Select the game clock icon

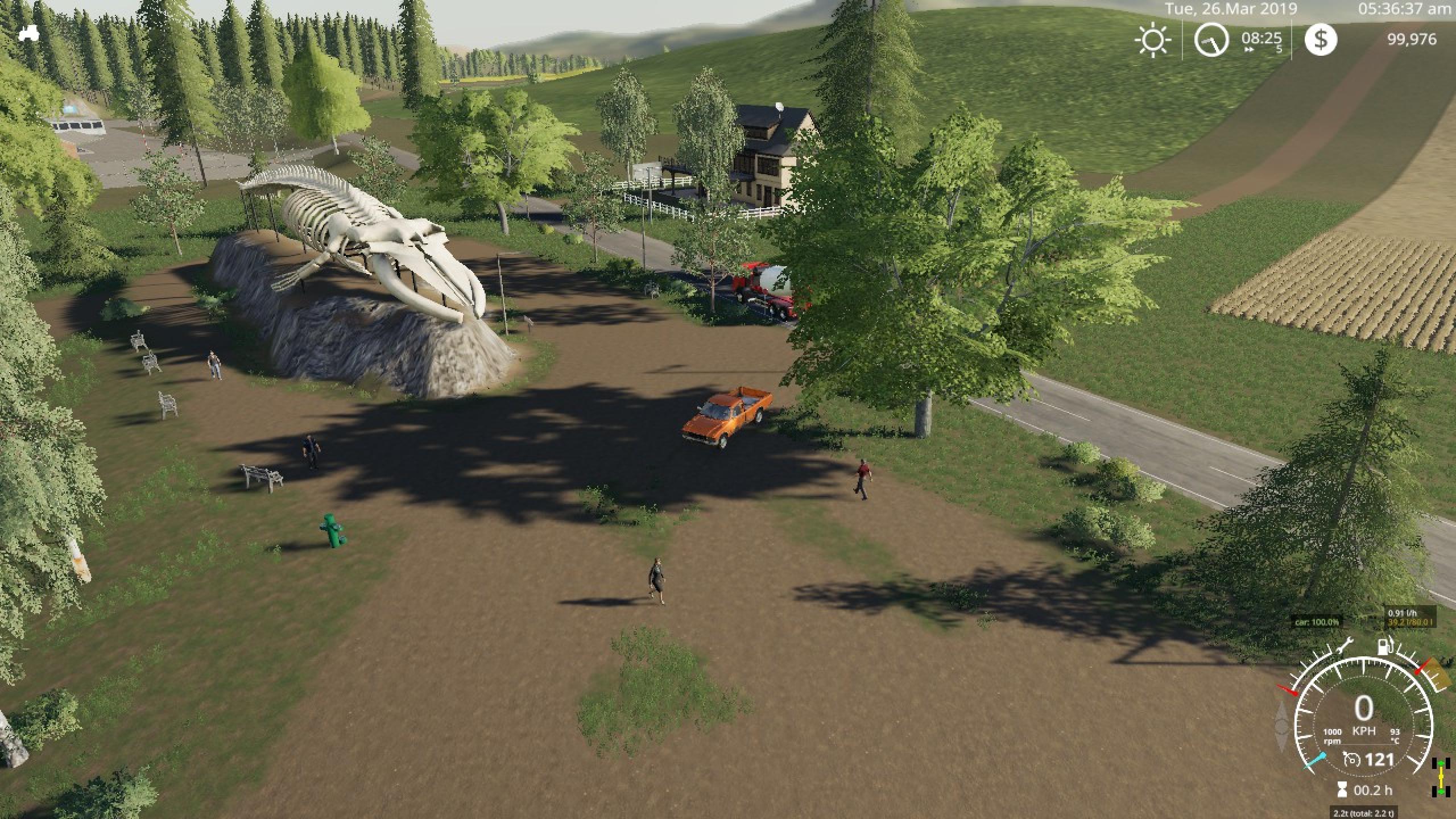tap(1211, 40)
